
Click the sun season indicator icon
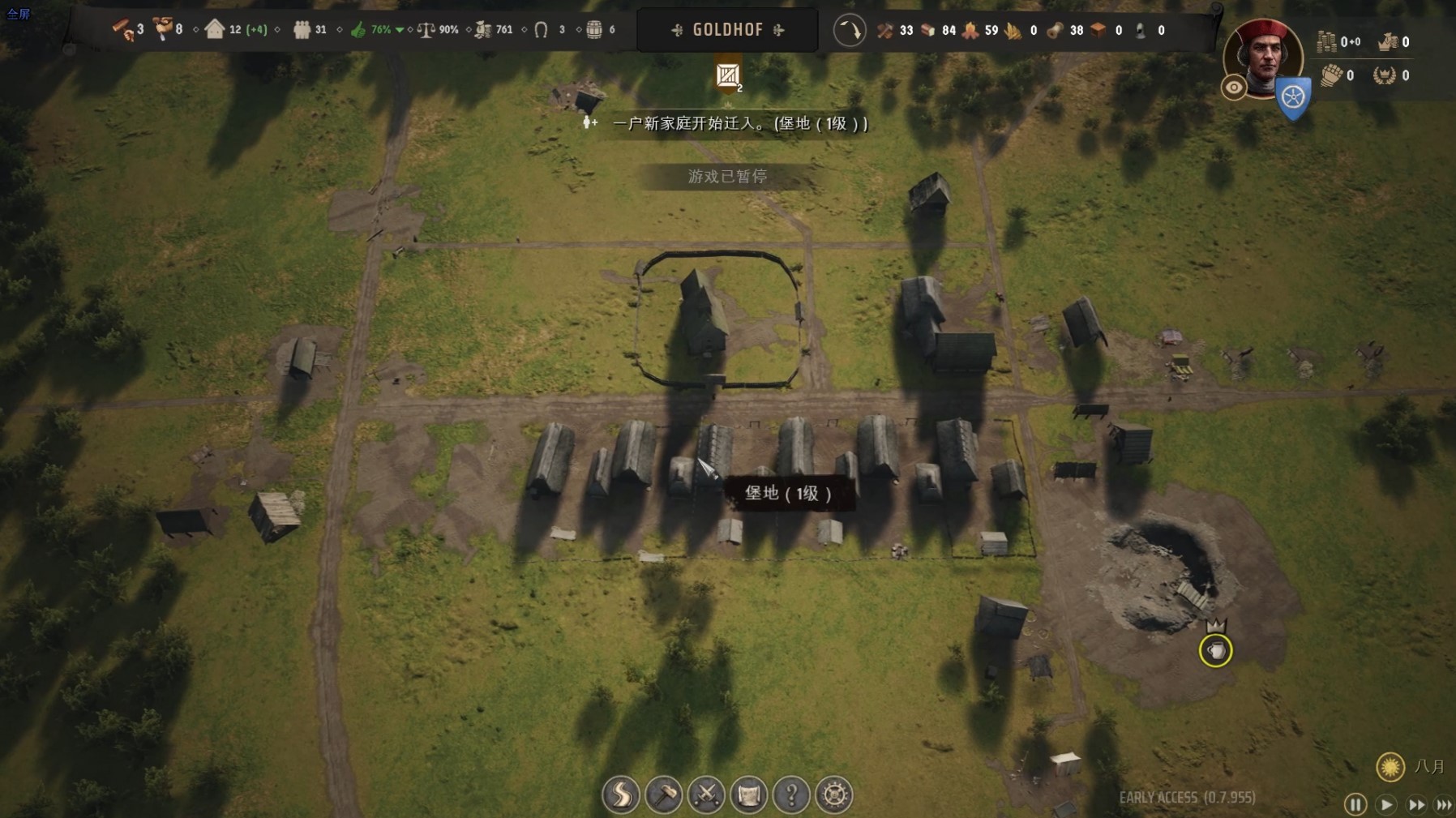[x=1390, y=766]
